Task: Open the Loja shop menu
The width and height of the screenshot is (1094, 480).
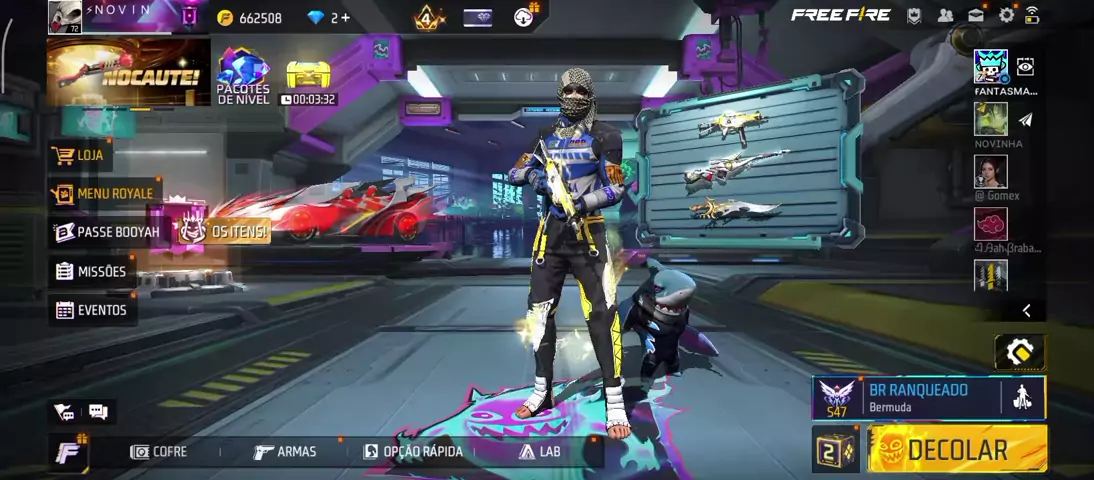Action: [x=80, y=156]
